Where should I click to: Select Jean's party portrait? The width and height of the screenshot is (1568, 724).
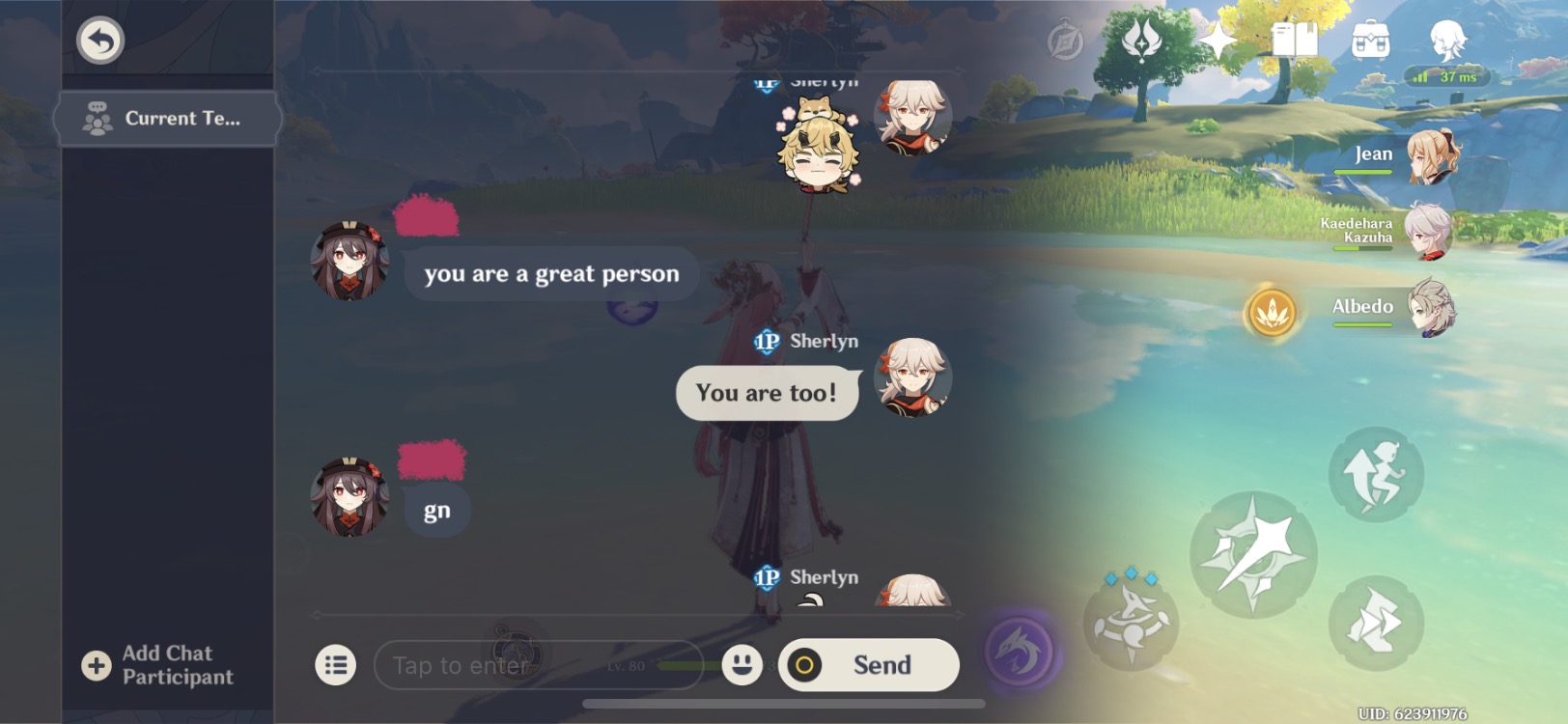(x=1435, y=159)
